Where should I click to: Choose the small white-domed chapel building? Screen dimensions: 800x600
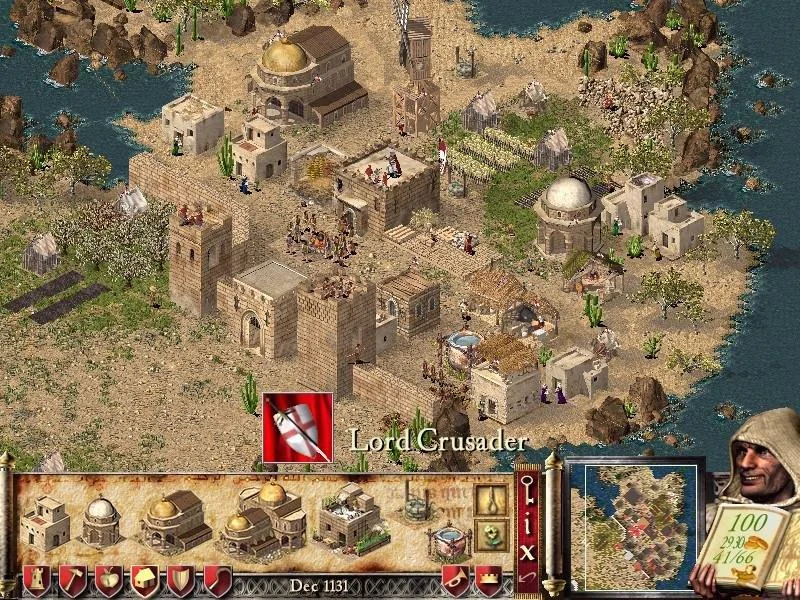pyautogui.click(x=100, y=520)
